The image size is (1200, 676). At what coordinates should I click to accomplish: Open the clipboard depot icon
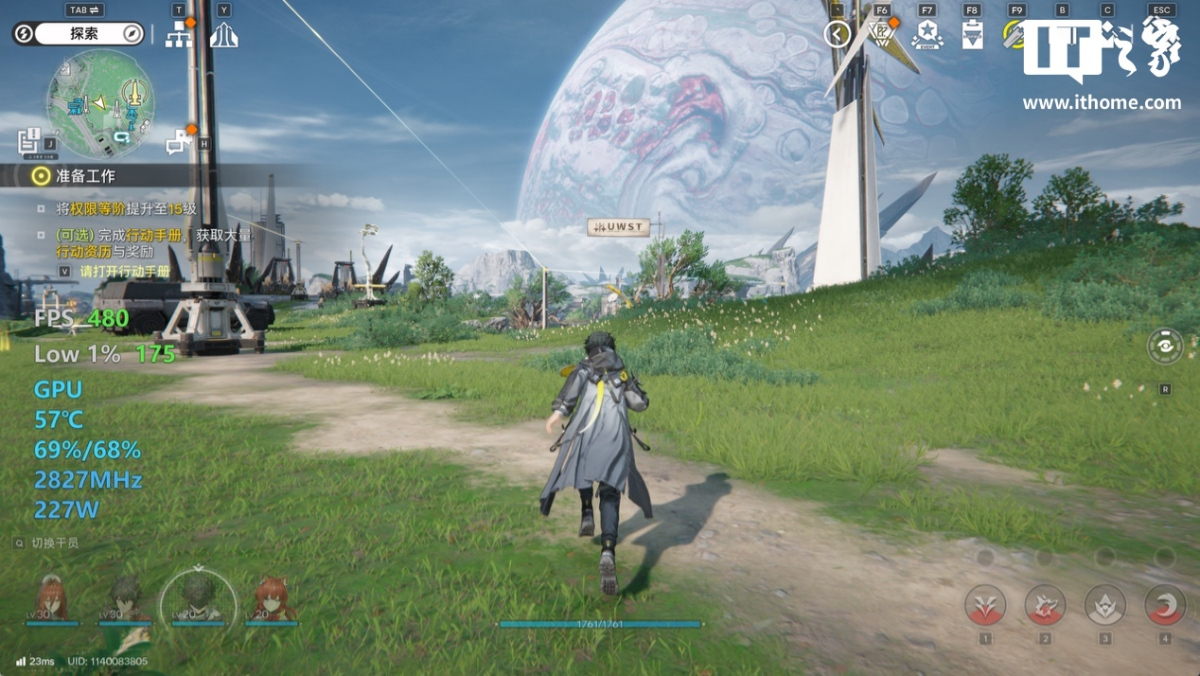pos(971,36)
